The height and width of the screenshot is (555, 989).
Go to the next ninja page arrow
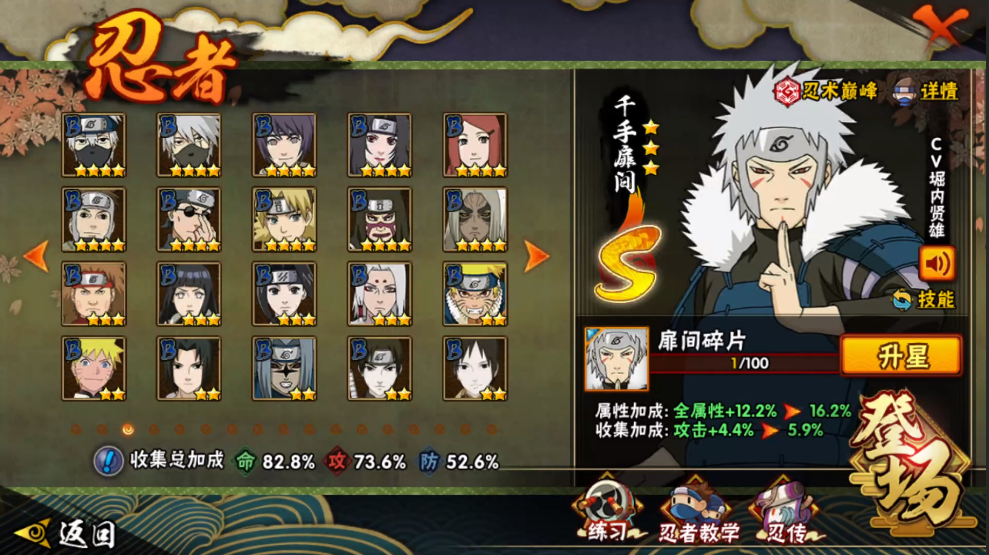pos(537,256)
